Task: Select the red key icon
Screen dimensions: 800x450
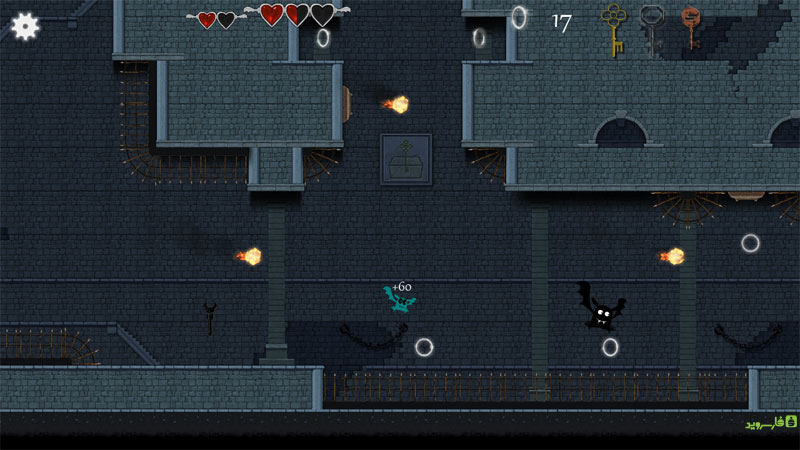Action: [x=689, y=27]
